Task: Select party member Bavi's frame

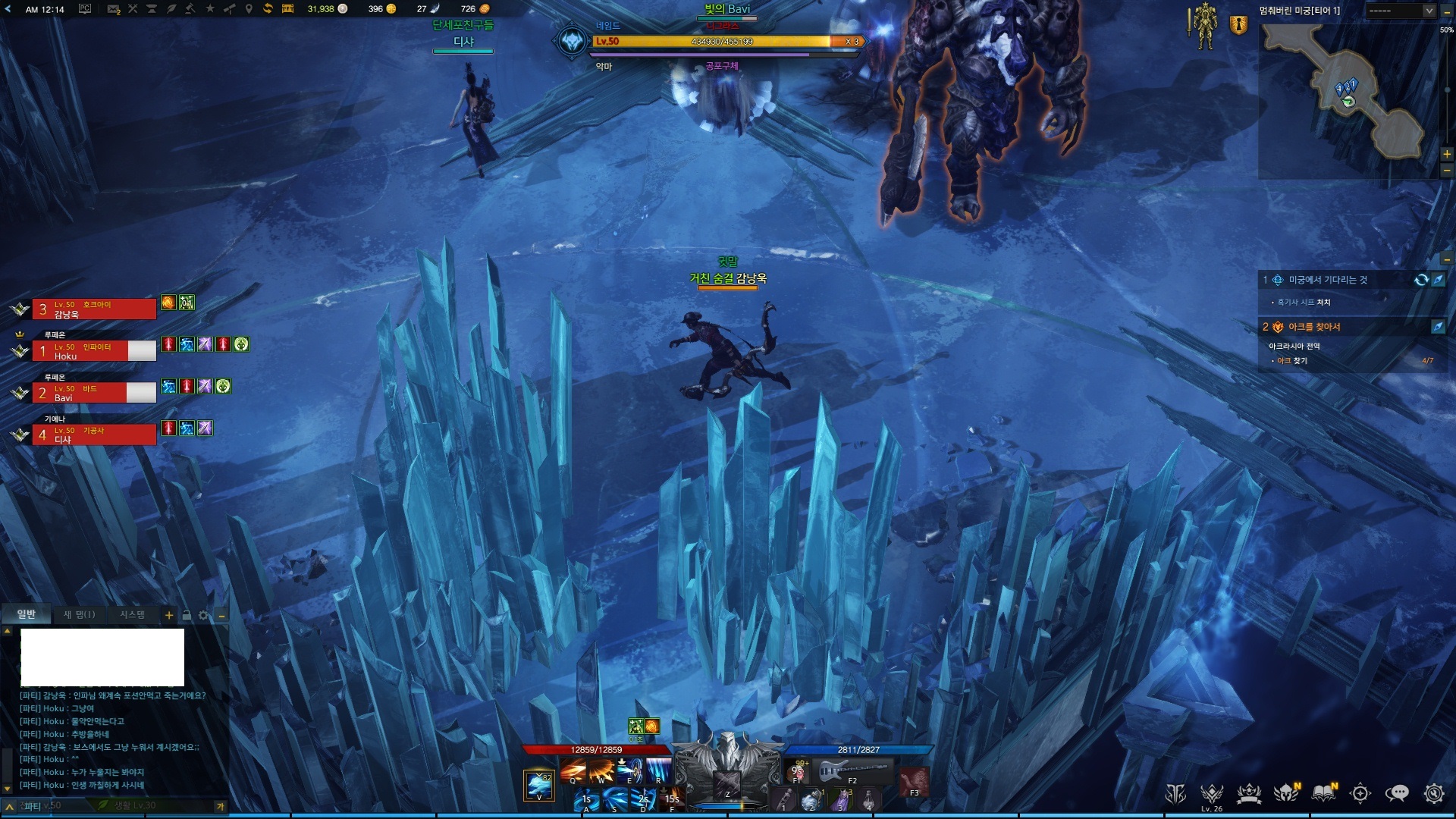Action: [x=94, y=393]
